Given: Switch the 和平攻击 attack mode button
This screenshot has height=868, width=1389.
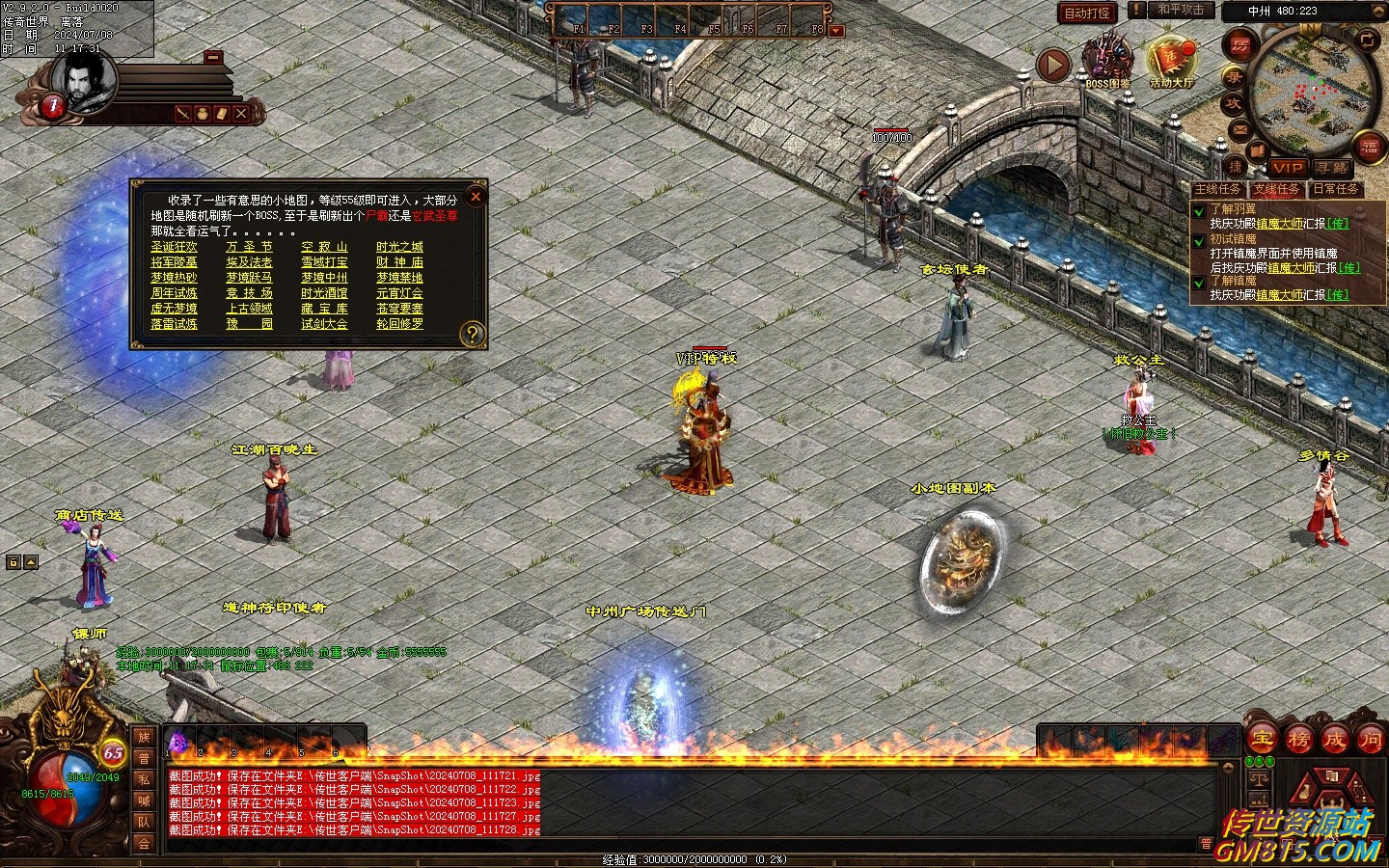Looking at the screenshot, I should point(1180,11).
